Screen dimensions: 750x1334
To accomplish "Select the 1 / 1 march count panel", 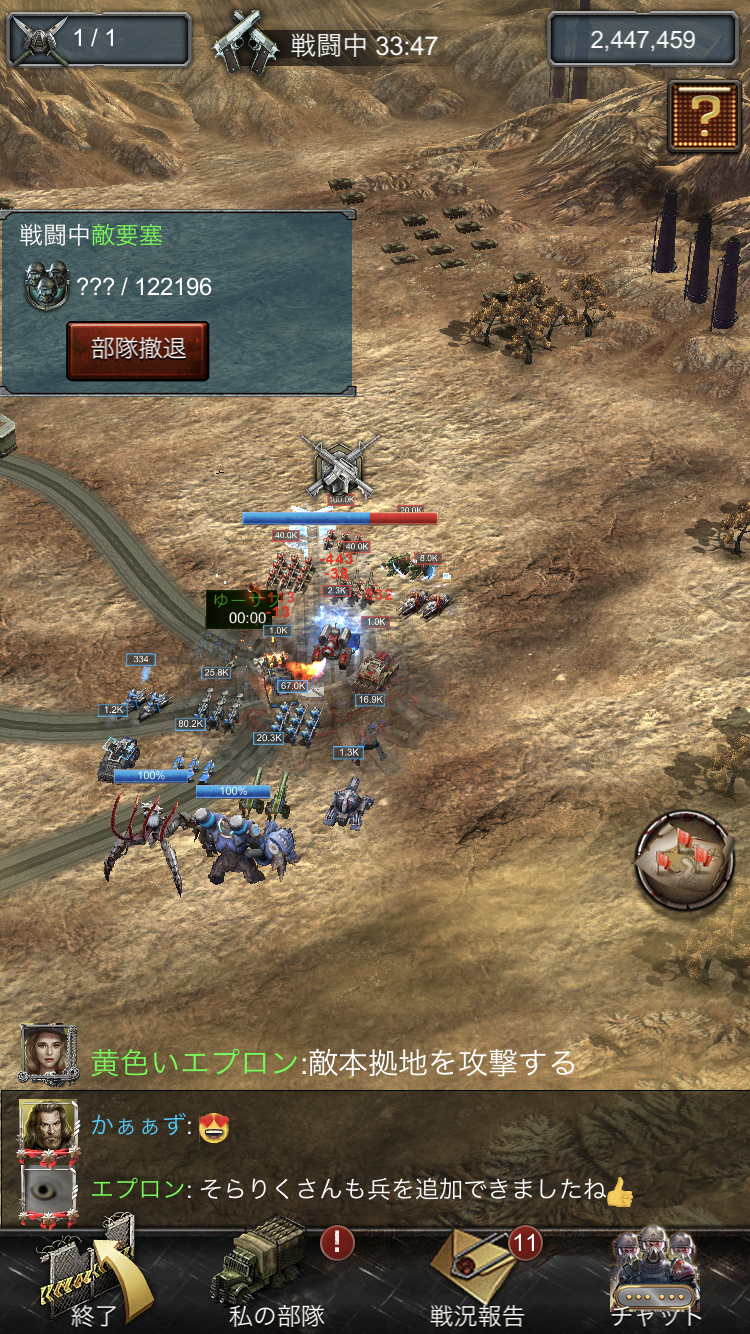I will pyautogui.click(x=98, y=40).
